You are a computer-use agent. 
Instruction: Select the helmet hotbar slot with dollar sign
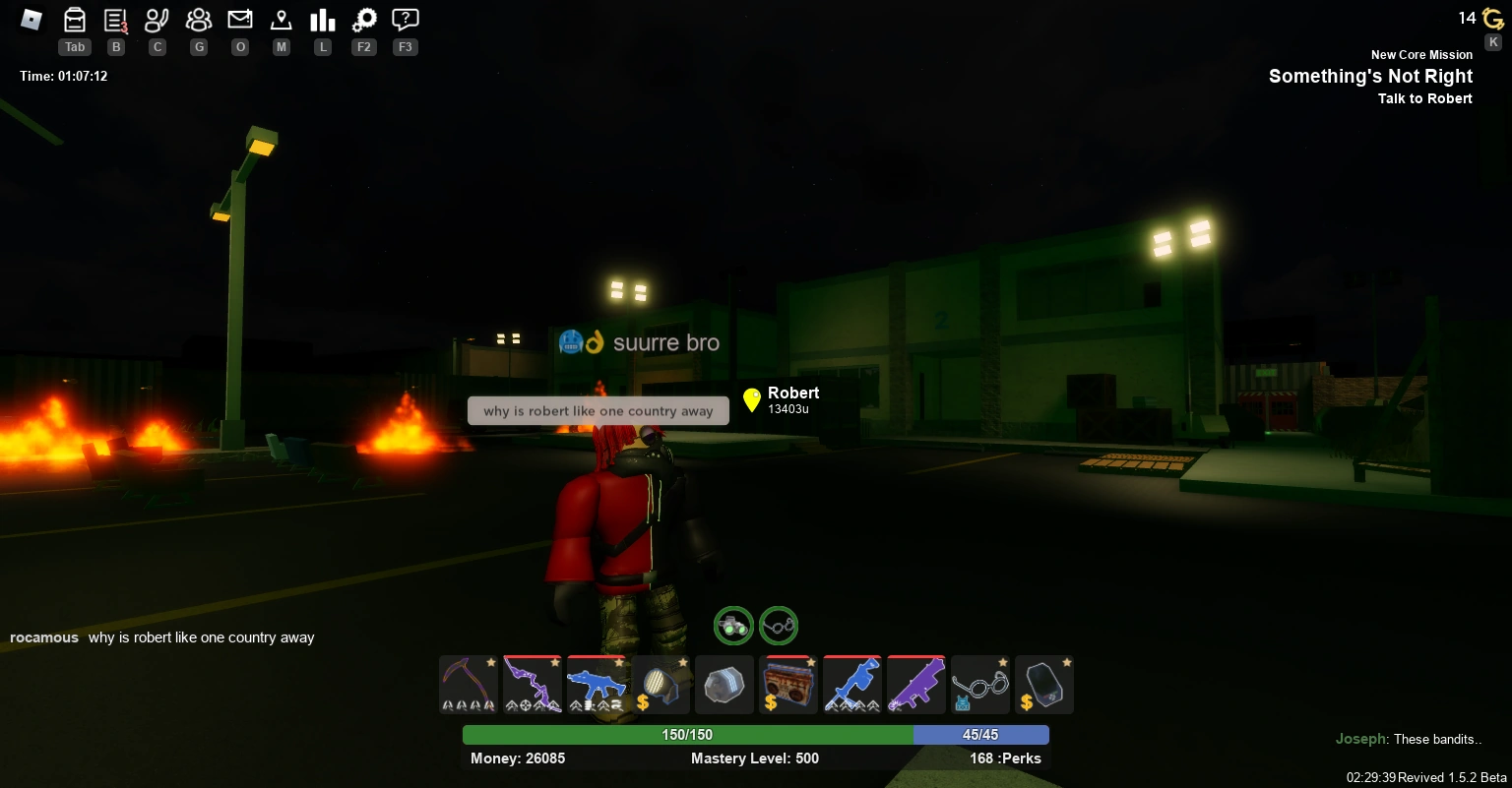click(661, 684)
